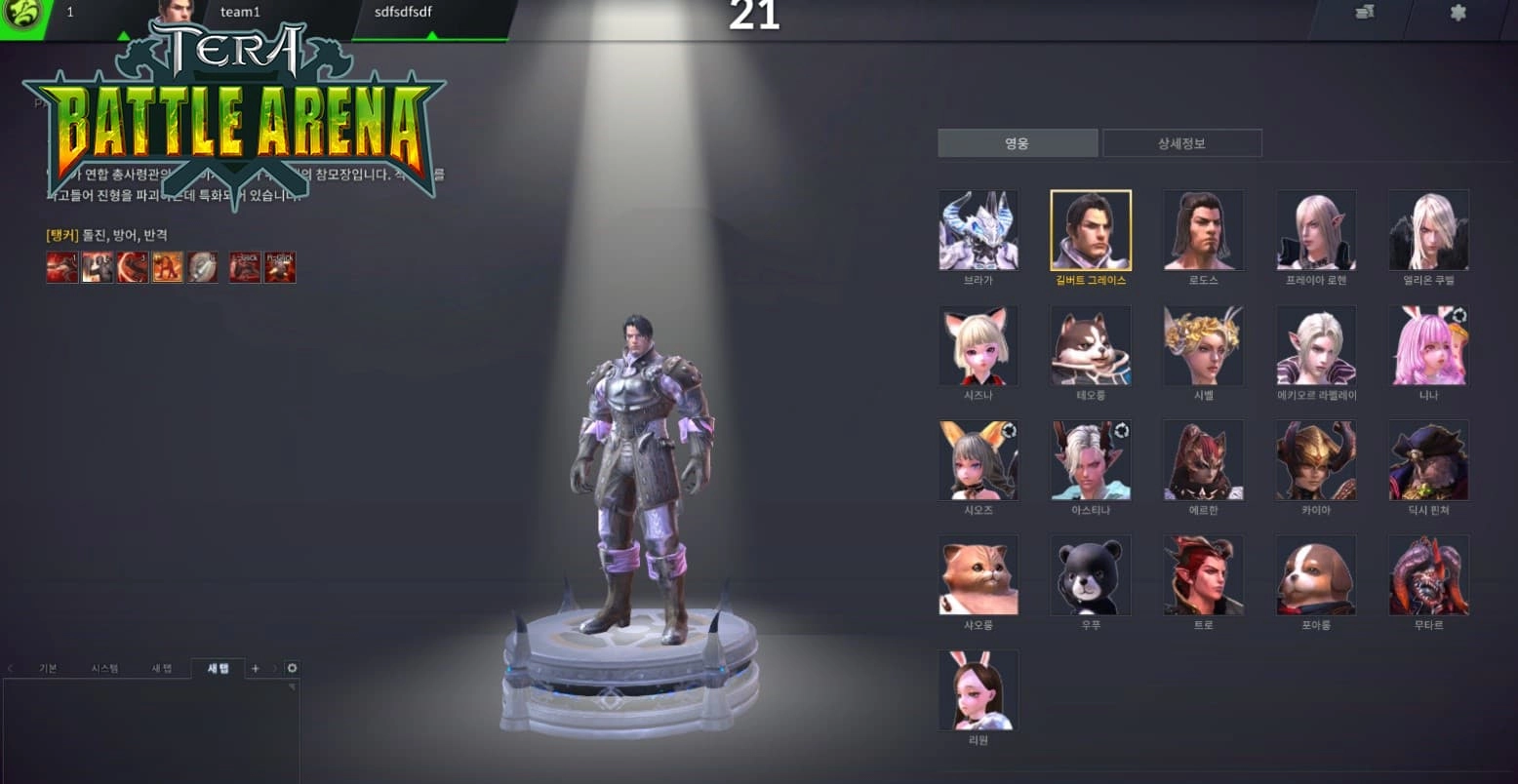Select hero 카이아 with the golden helmet
1518x784 pixels.
click(x=1315, y=459)
